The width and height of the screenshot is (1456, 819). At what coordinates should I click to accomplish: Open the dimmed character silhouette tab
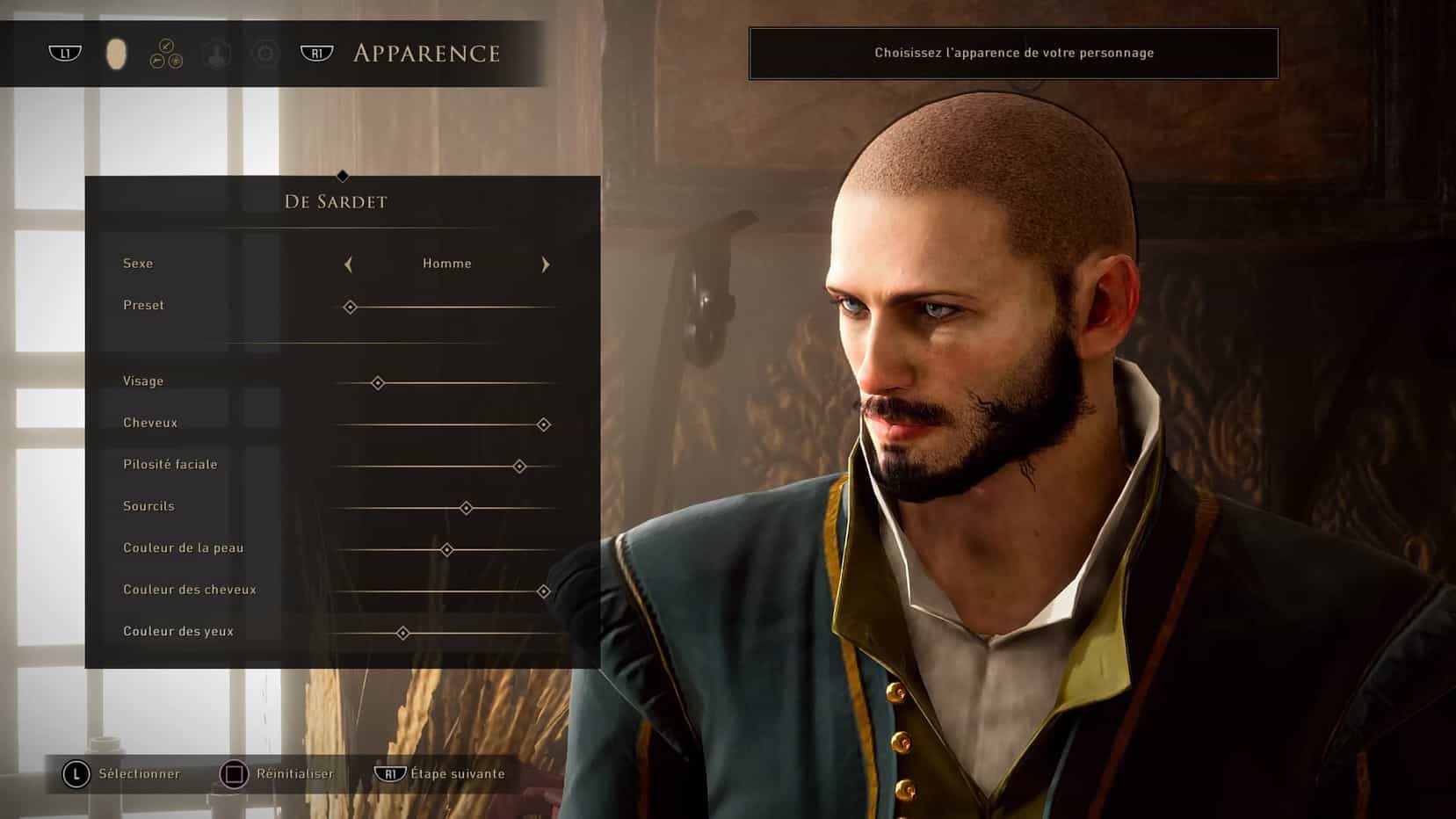pos(216,54)
